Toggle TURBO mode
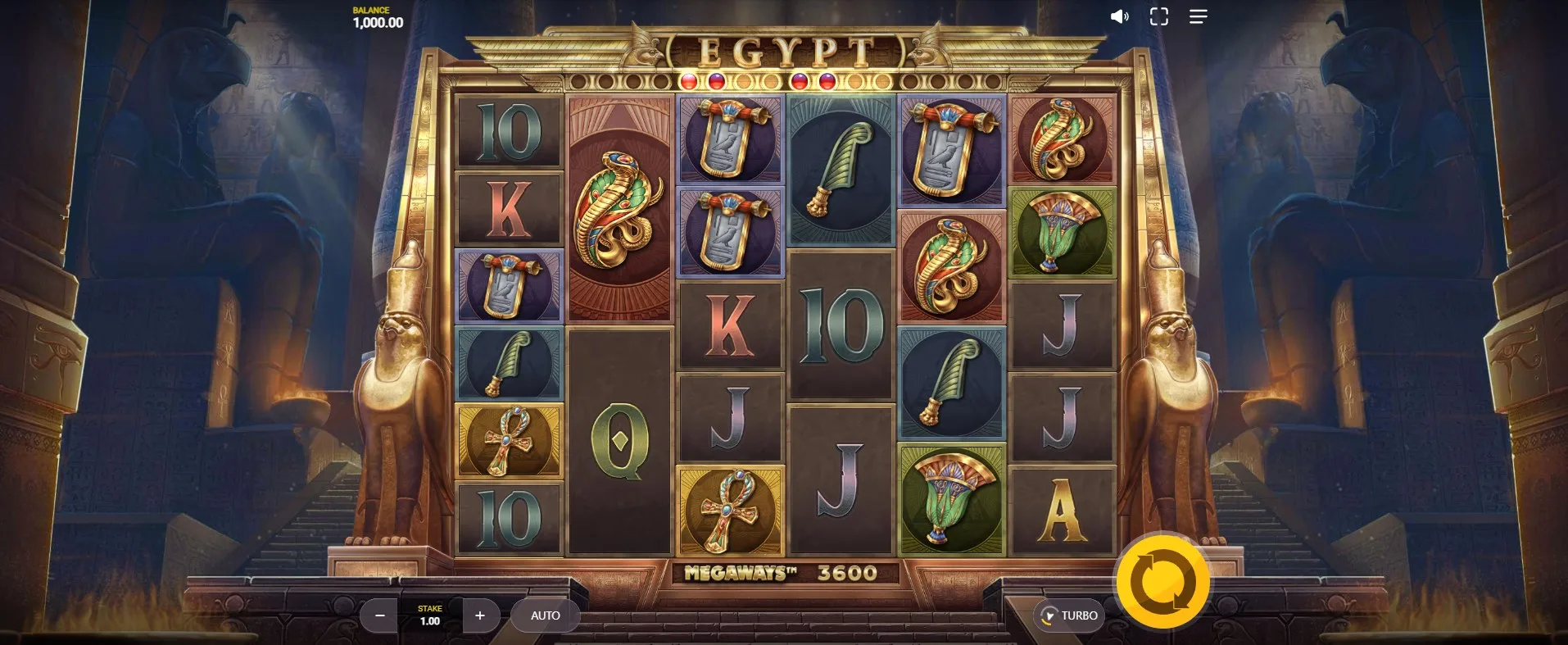This screenshot has height=645, width=1568. tap(1069, 615)
